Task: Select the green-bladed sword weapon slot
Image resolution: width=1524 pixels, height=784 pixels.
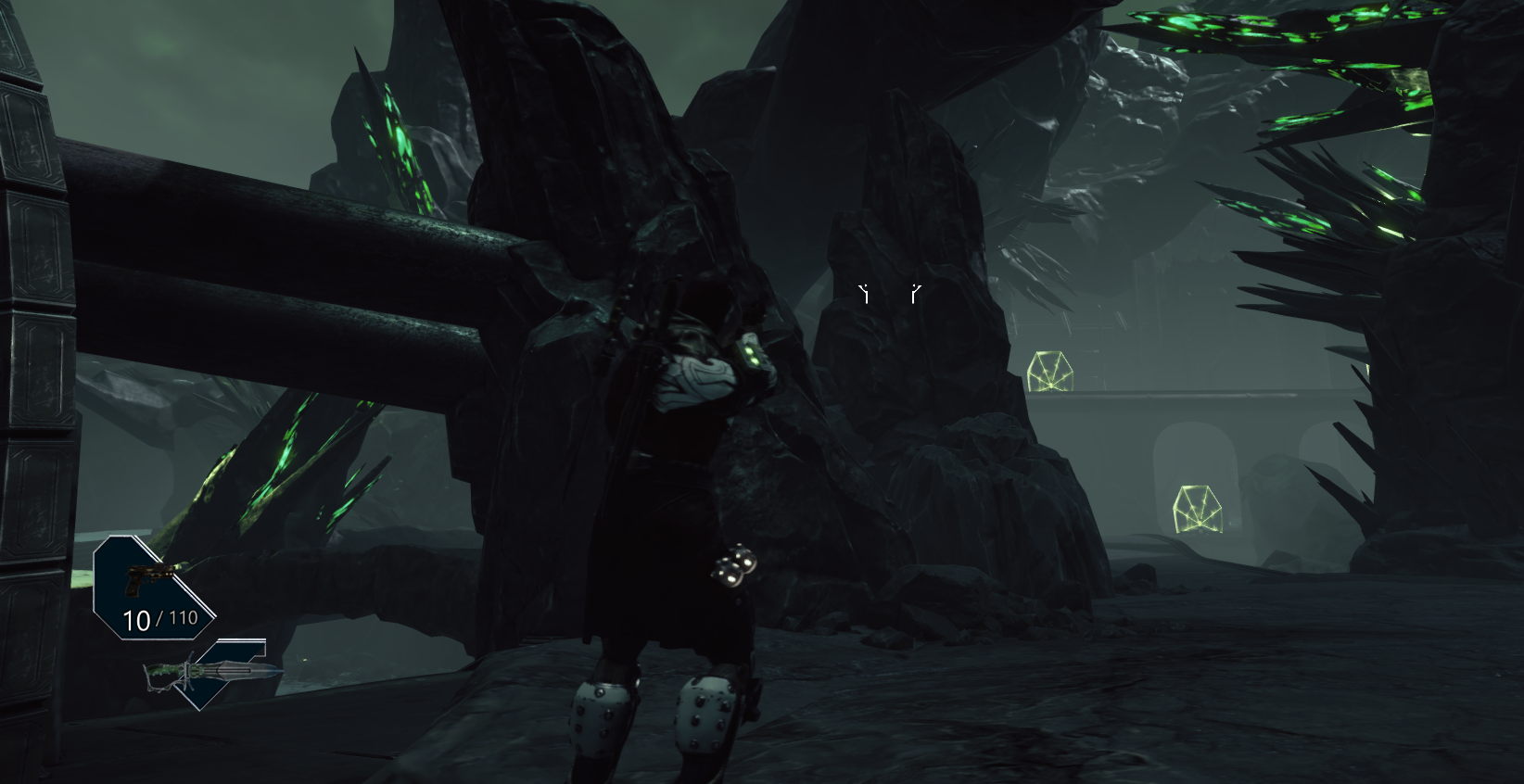Action: (212, 671)
